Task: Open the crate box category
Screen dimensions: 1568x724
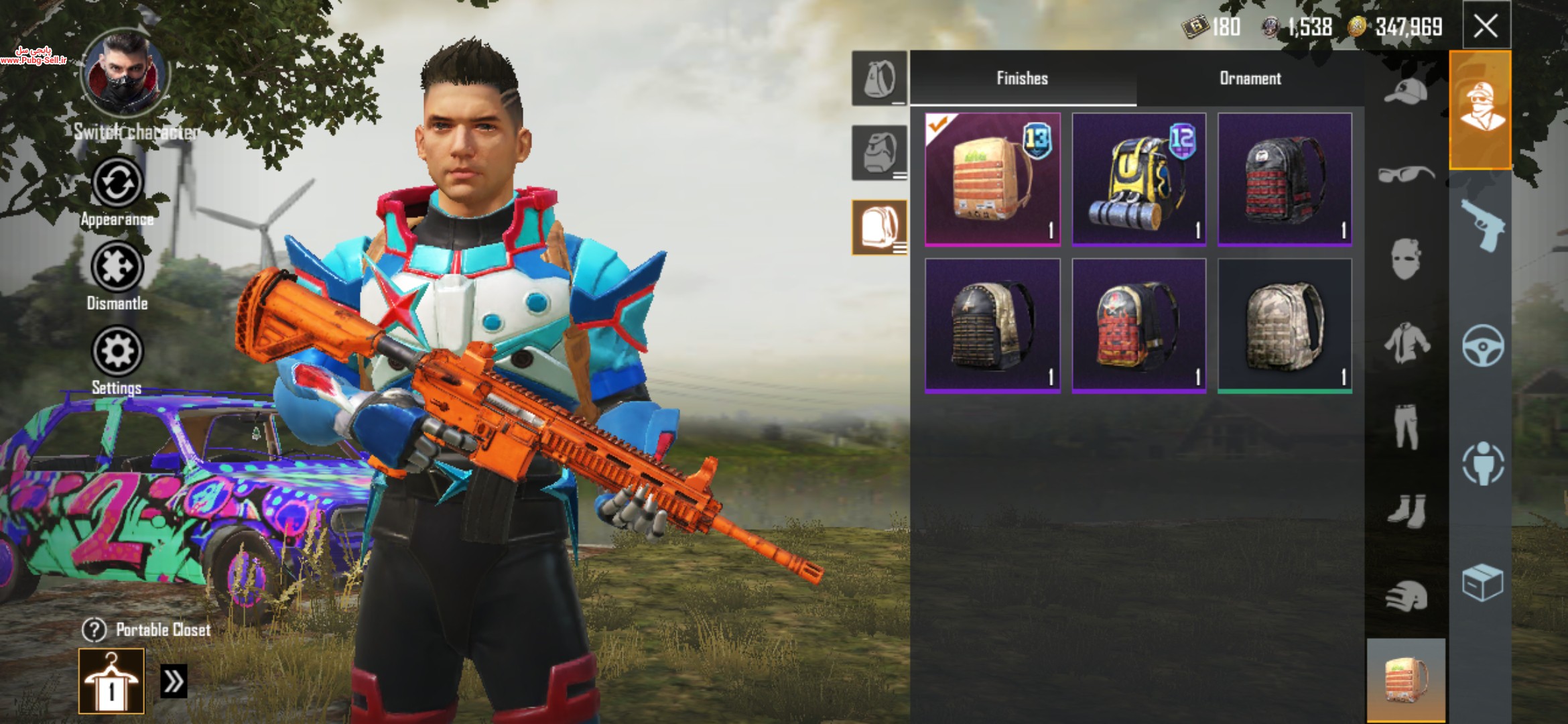Action: 1482,583
